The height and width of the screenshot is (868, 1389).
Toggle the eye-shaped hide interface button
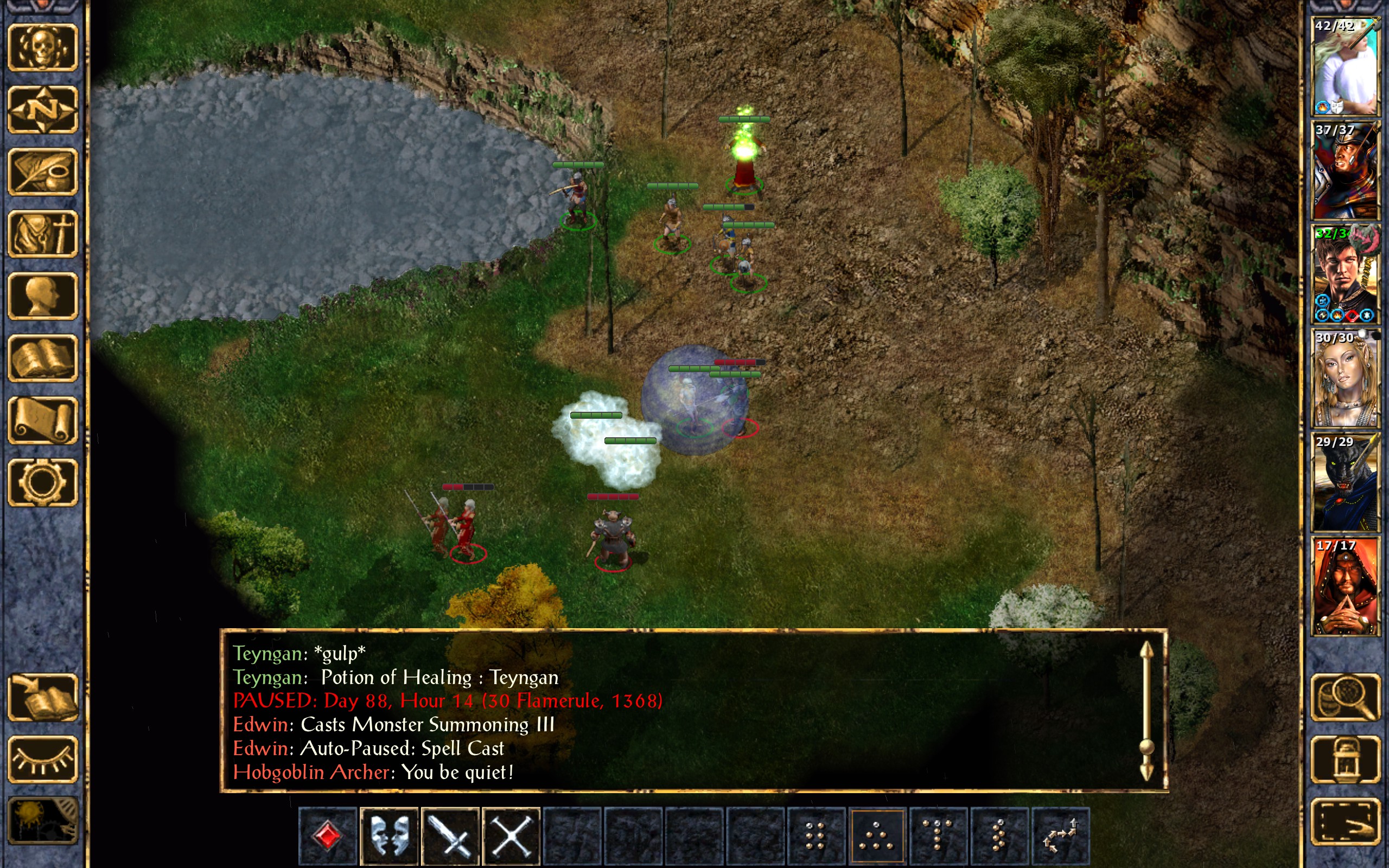[x=42, y=759]
